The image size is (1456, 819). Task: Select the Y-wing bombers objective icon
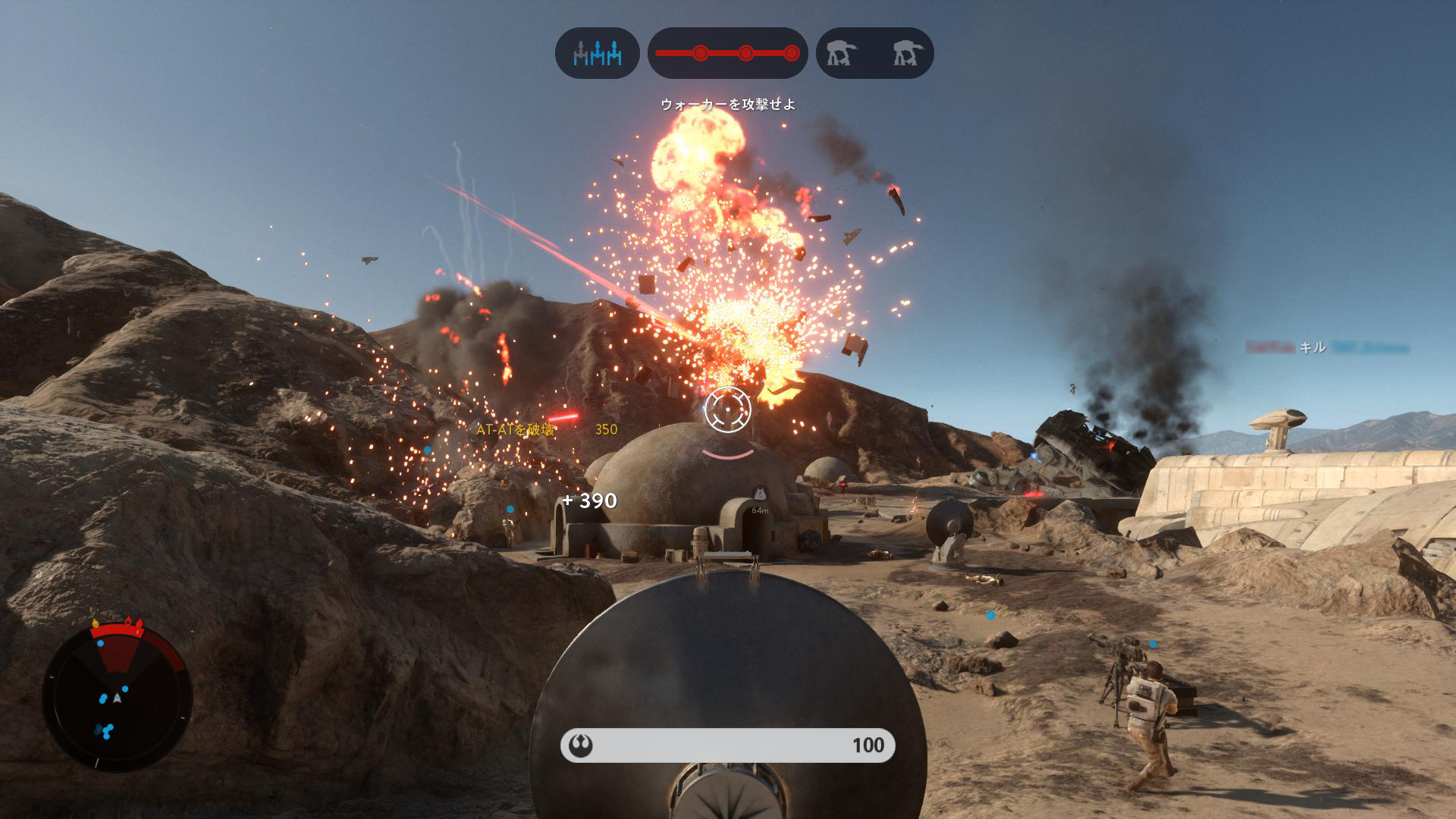(x=597, y=53)
